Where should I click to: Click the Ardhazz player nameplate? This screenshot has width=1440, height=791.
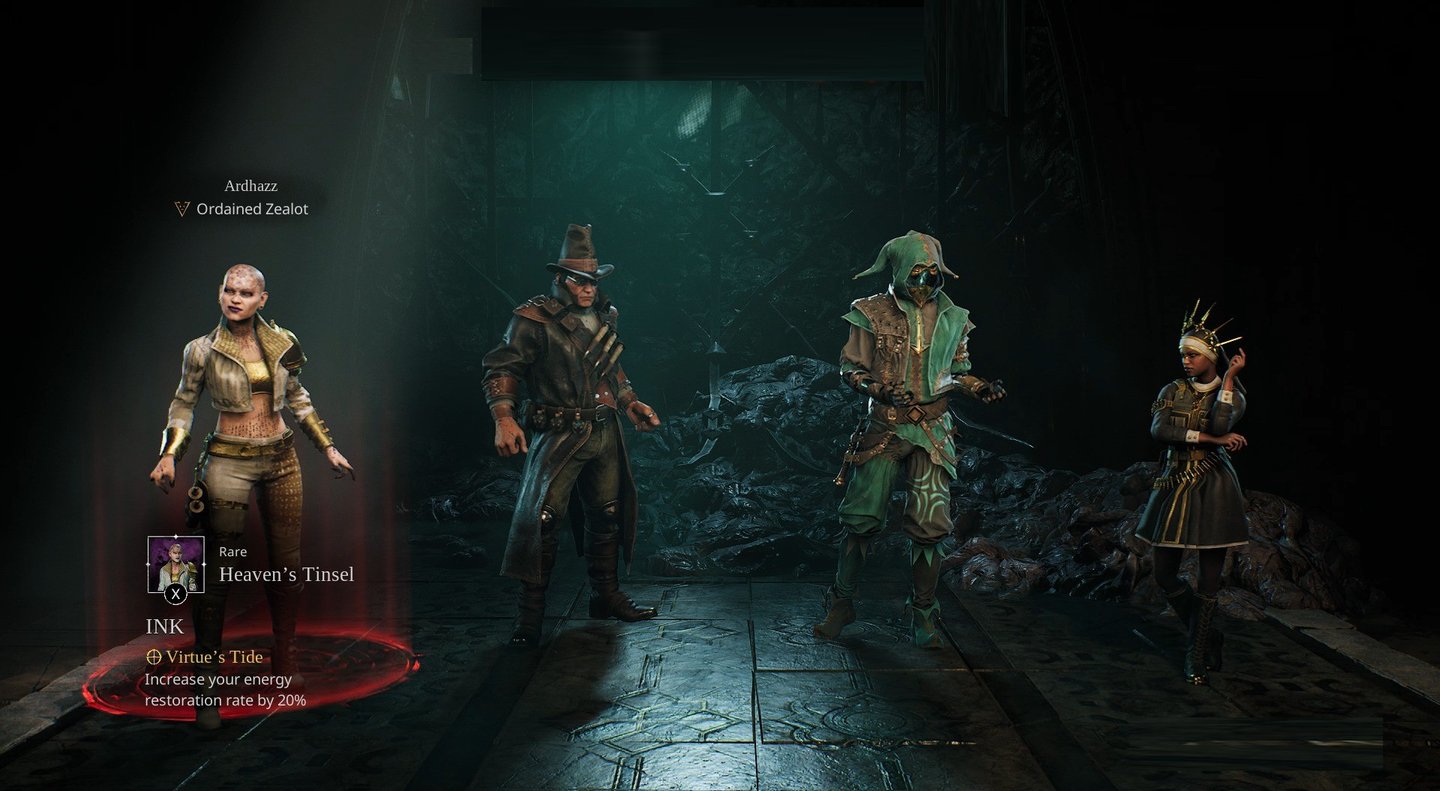251,185
